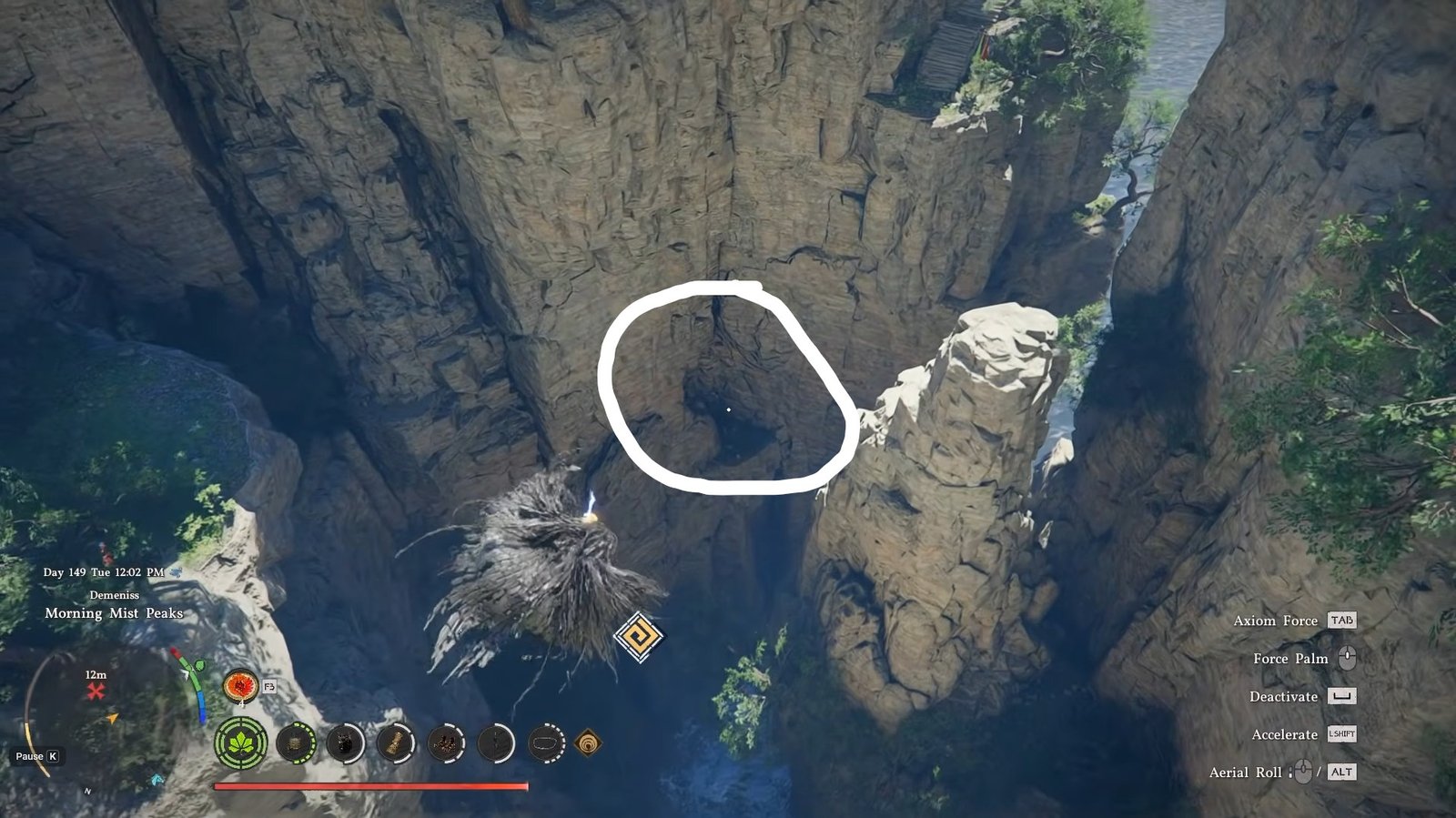The width and height of the screenshot is (1456, 818).
Task: Select the dark chest armor slot
Action: 345,743
